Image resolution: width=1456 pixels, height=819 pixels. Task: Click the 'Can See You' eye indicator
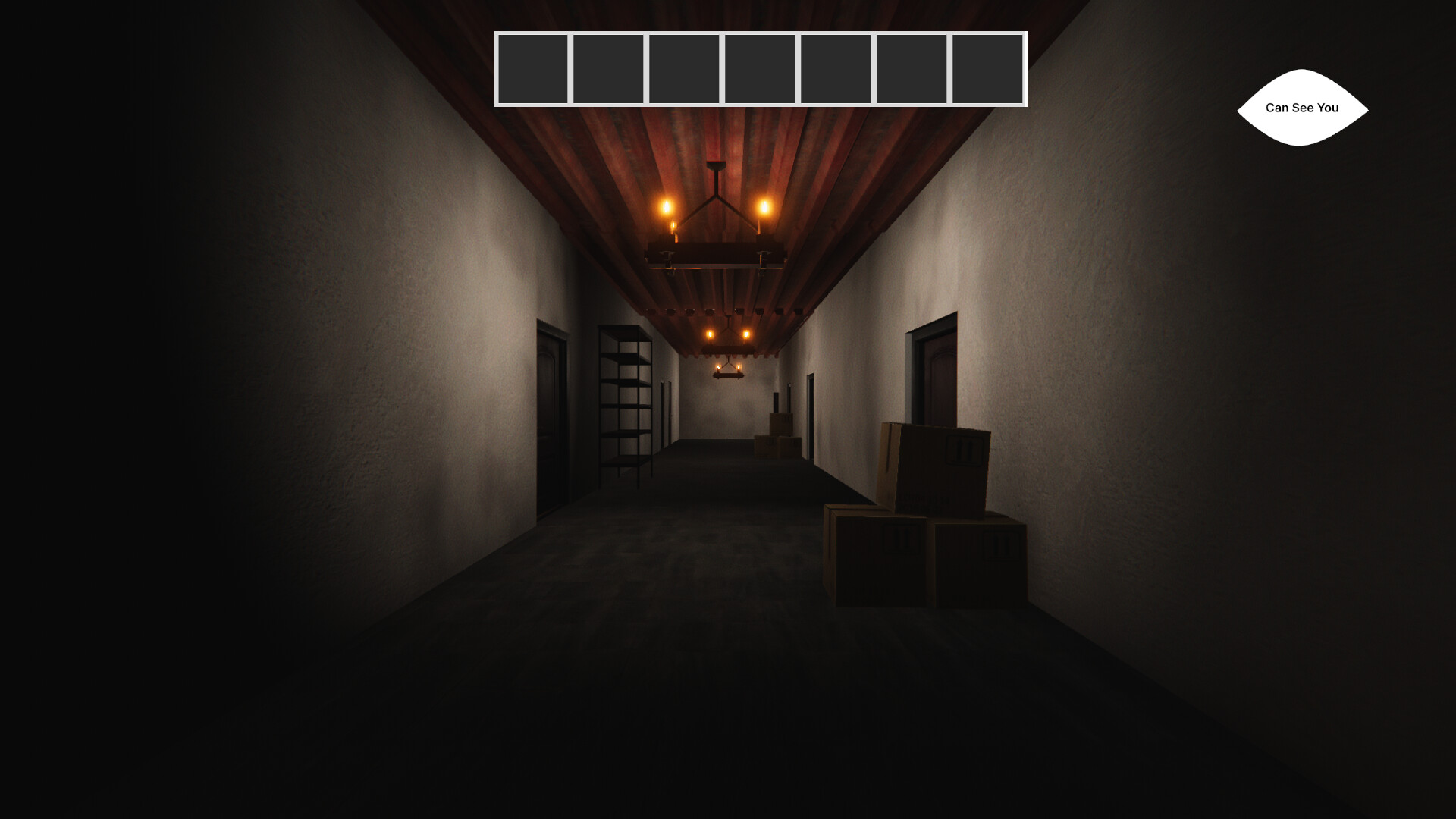(1302, 108)
